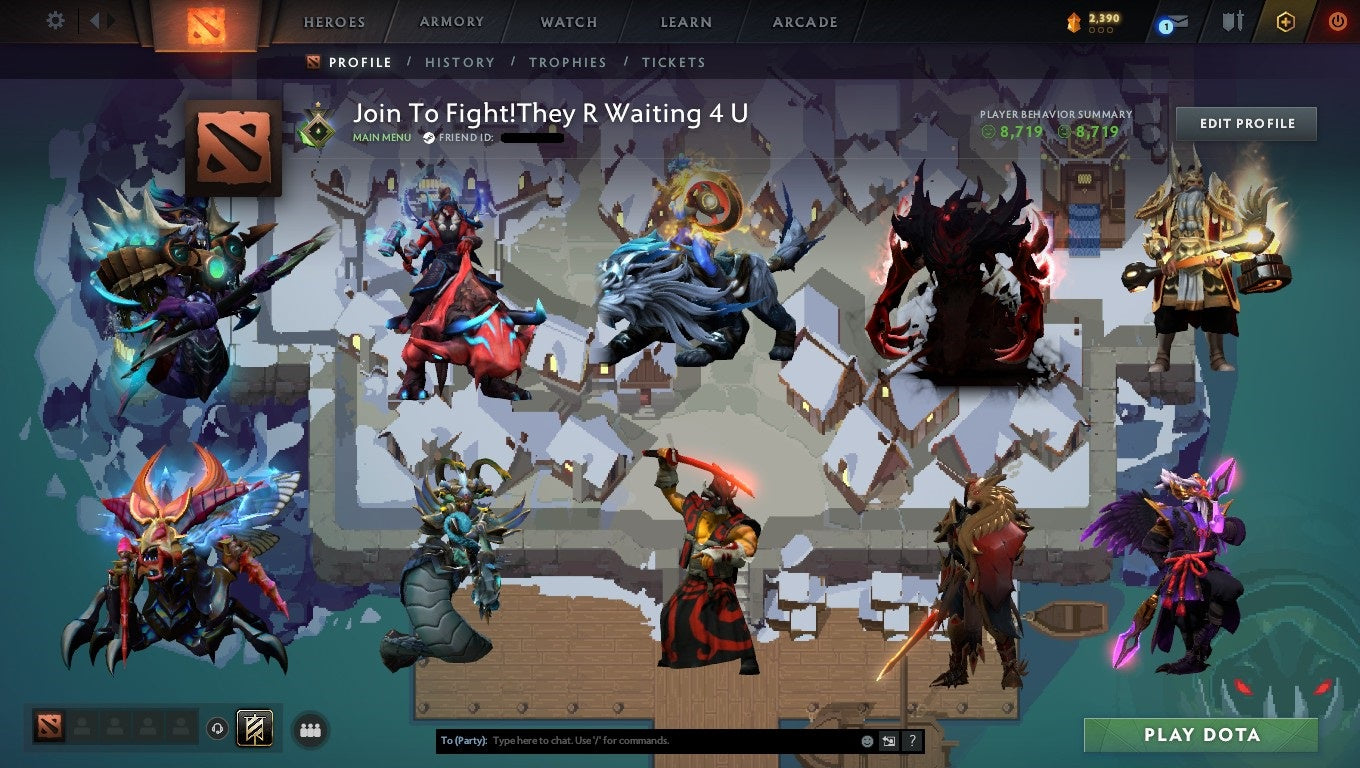
Task: Click the power off icon
Action: coord(1337,20)
